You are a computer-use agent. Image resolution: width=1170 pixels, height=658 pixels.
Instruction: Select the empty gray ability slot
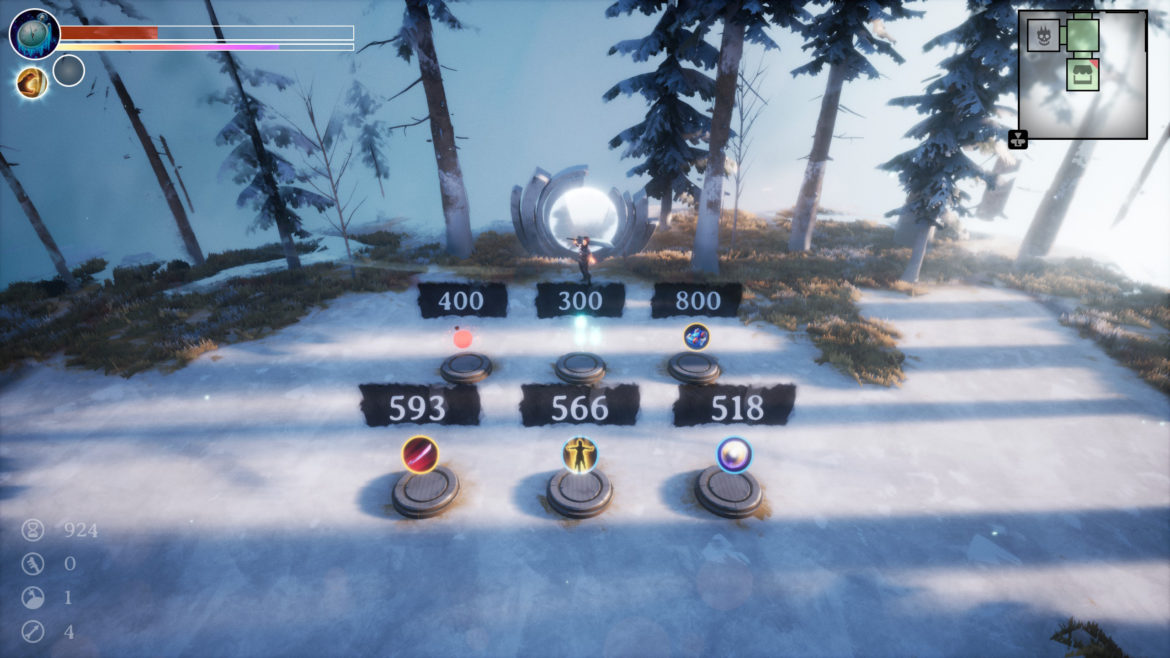[68, 71]
